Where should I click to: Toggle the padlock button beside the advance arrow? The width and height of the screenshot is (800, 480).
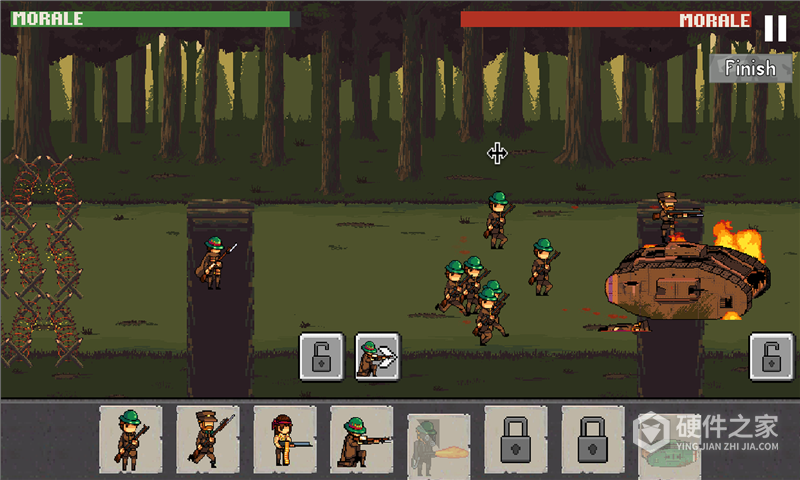[322, 357]
